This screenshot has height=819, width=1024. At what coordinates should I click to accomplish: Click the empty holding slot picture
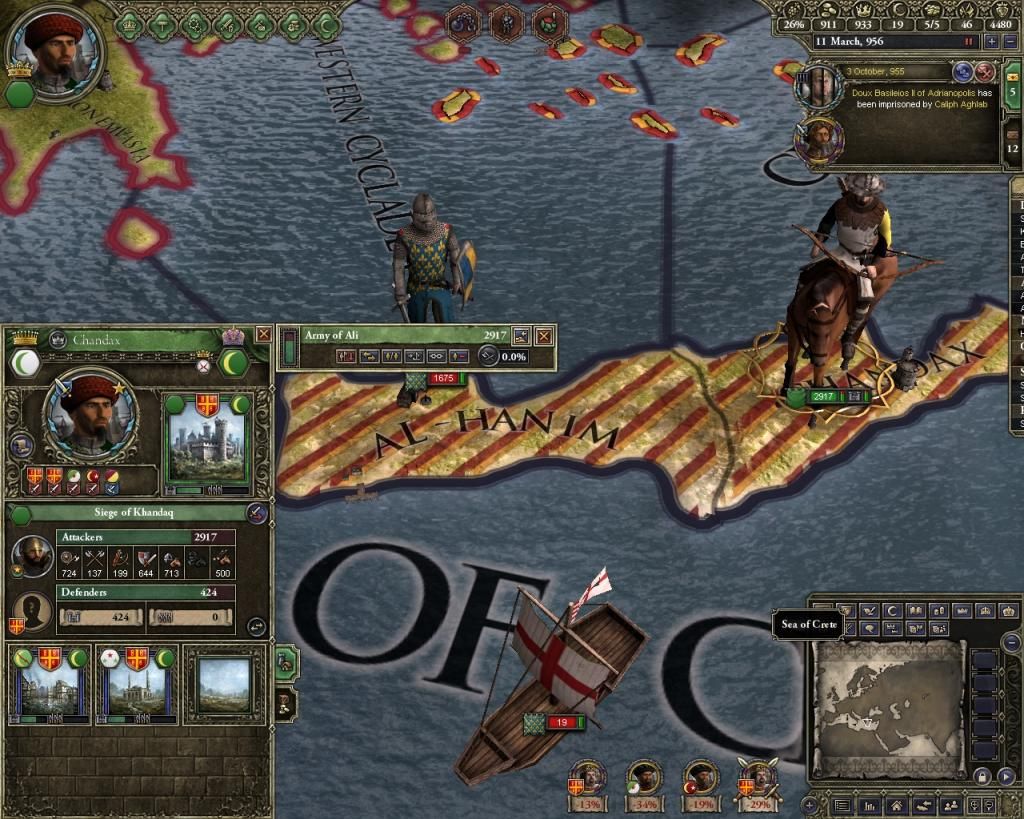click(224, 686)
